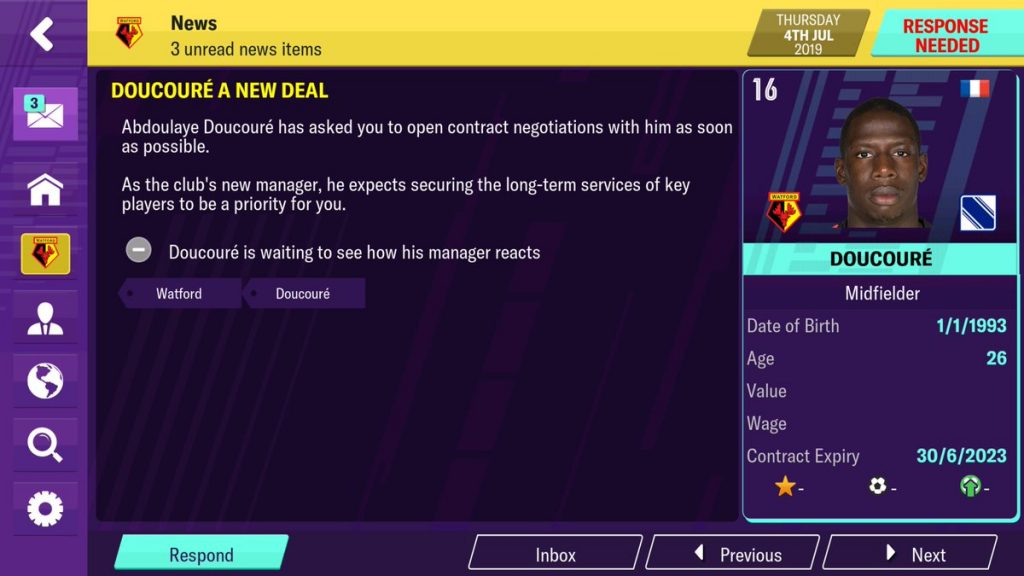Open the world globe menu
The image size is (1024, 576).
pos(45,381)
